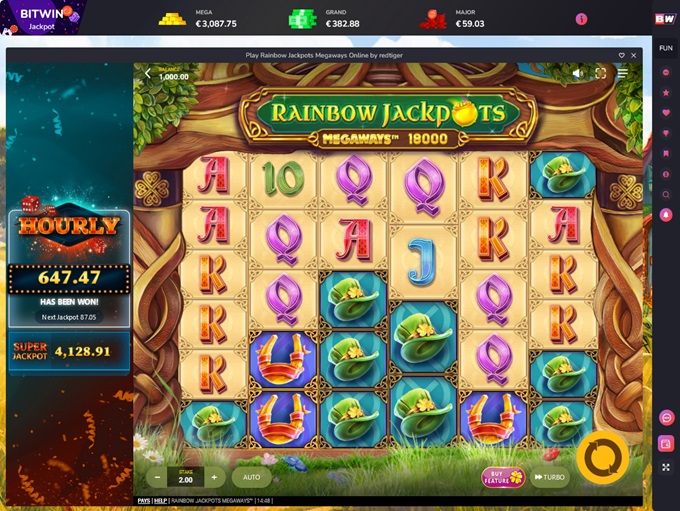Open the PAYS paytable link
Image resolution: width=680 pixels, height=511 pixels.
point(144,500)
